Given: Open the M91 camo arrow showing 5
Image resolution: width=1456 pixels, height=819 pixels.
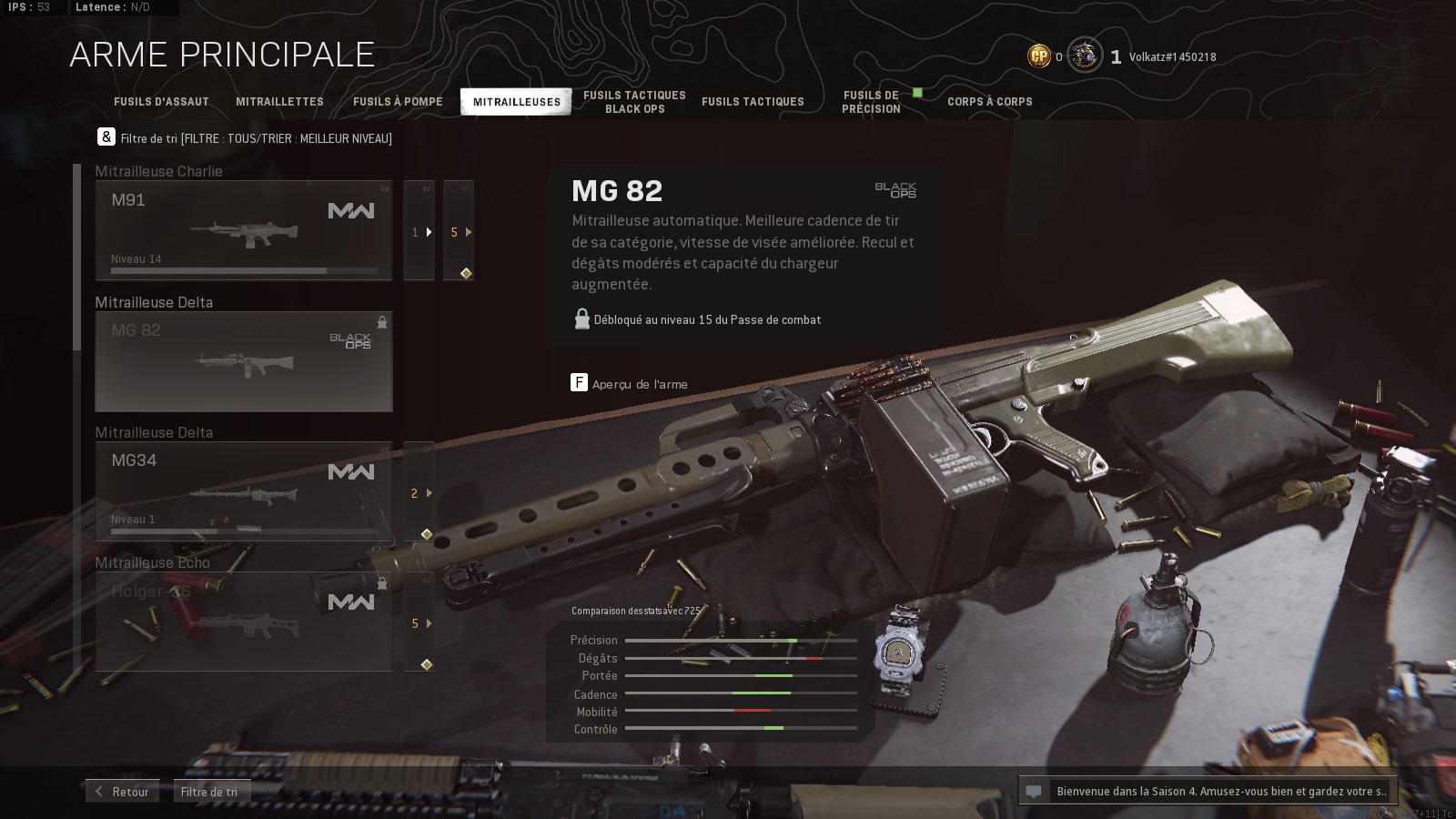Looking at the screenshot, I should [x=460, y=232].
